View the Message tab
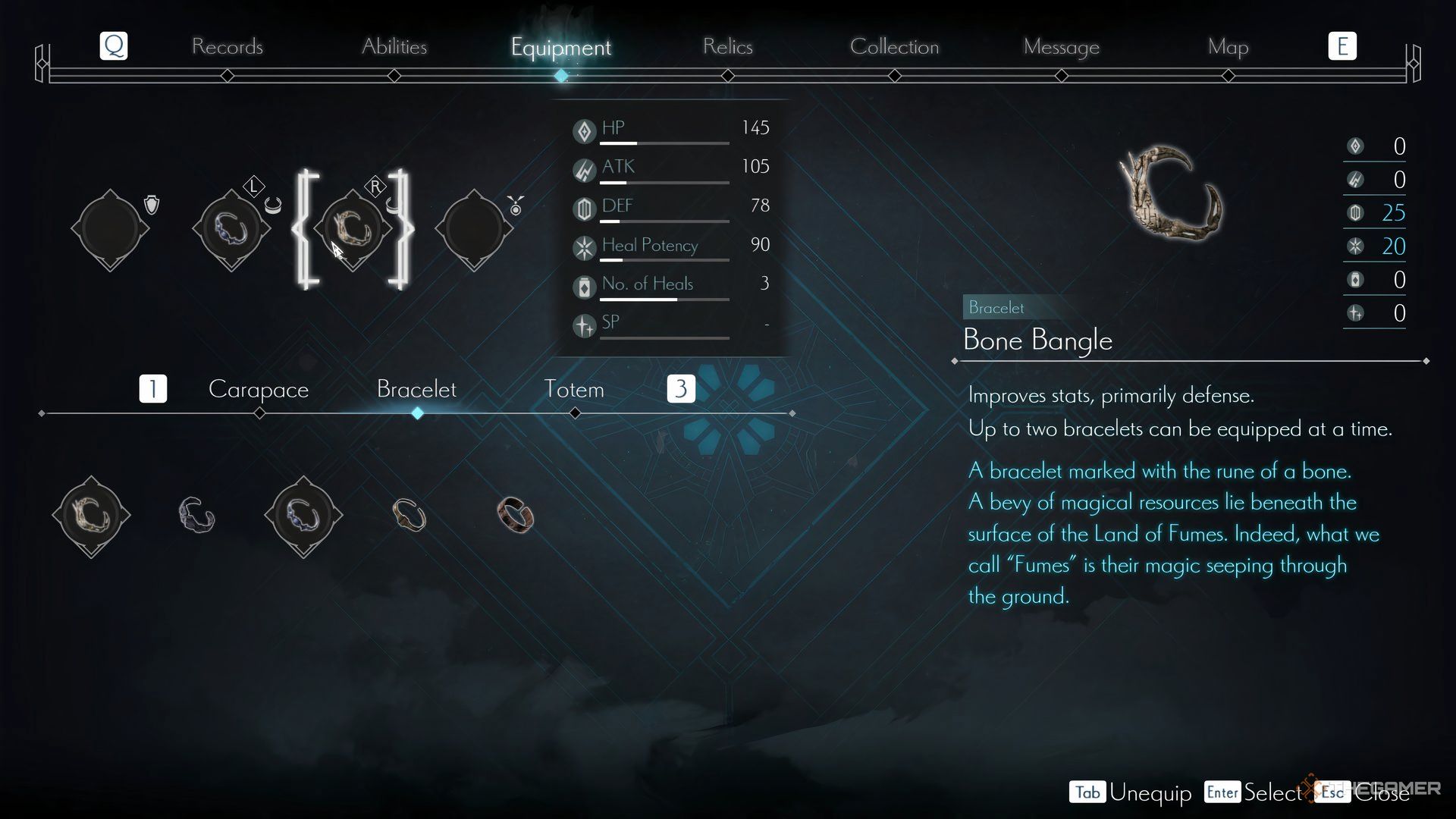Viewport: 1456px width, 819px height. (1061, 47)
